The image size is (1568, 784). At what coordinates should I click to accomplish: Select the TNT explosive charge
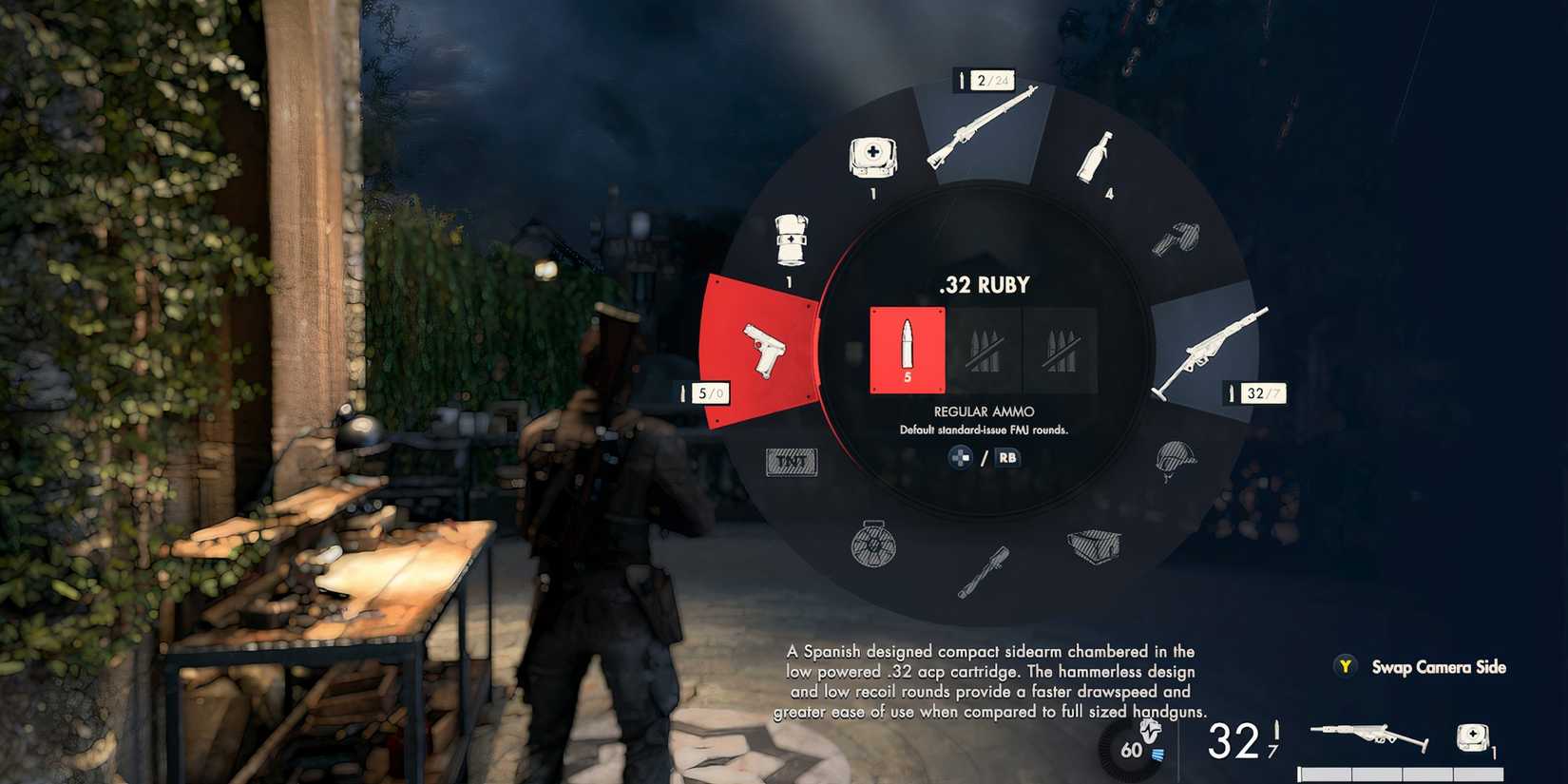click(x=791, y=463)
